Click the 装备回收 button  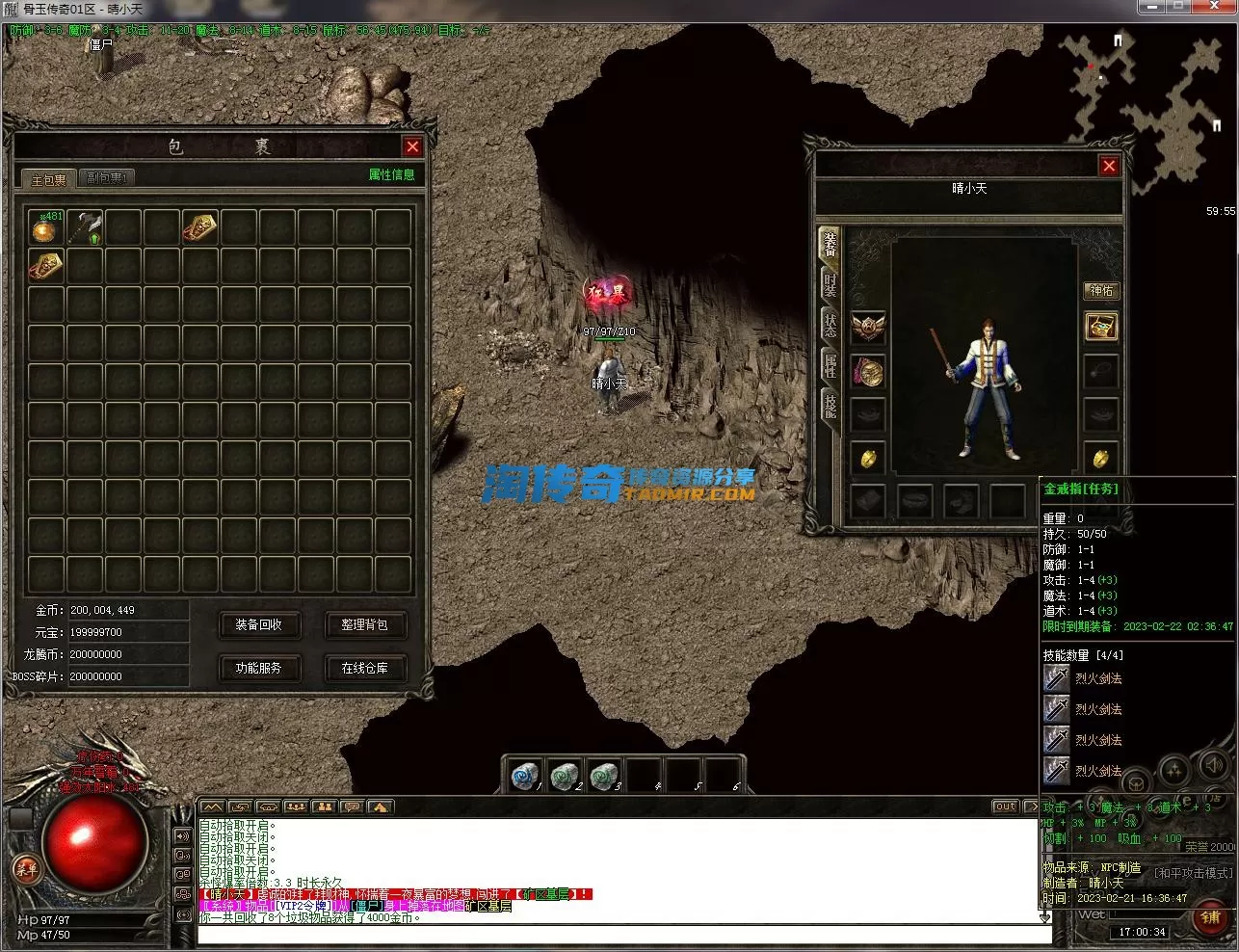click(258, 624)
